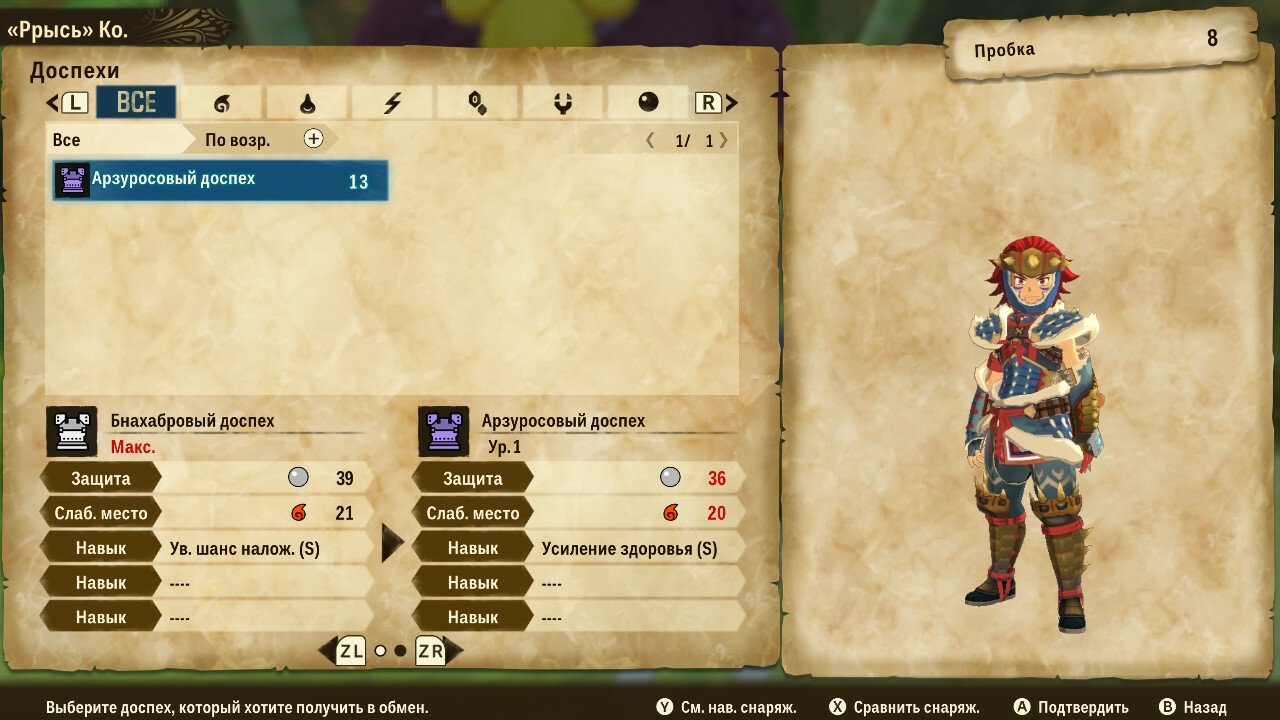
Task: Click the Подтвердить confirm option
Action: click(1072, 707)
